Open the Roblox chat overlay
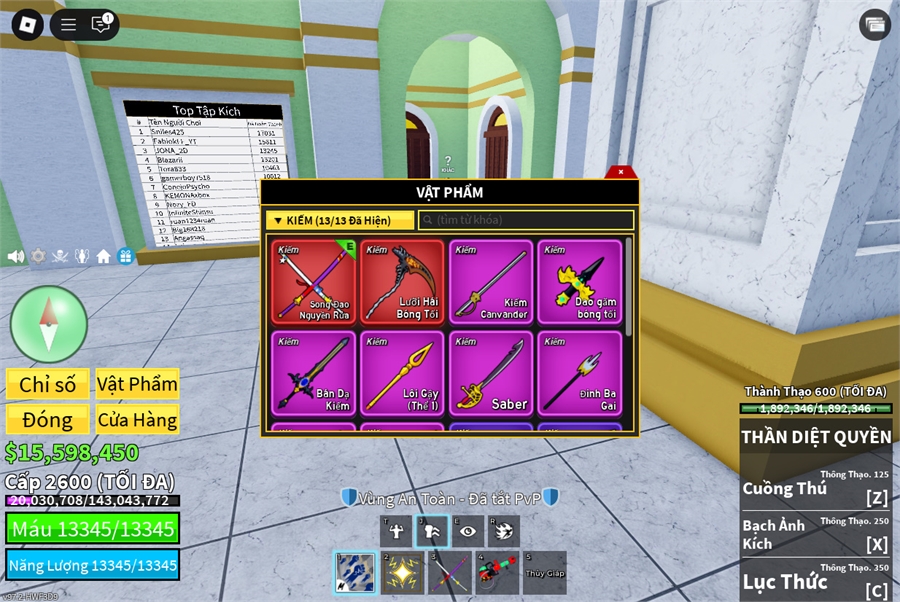900x602 pixels. pyautogui.click(x=101, y=24)
